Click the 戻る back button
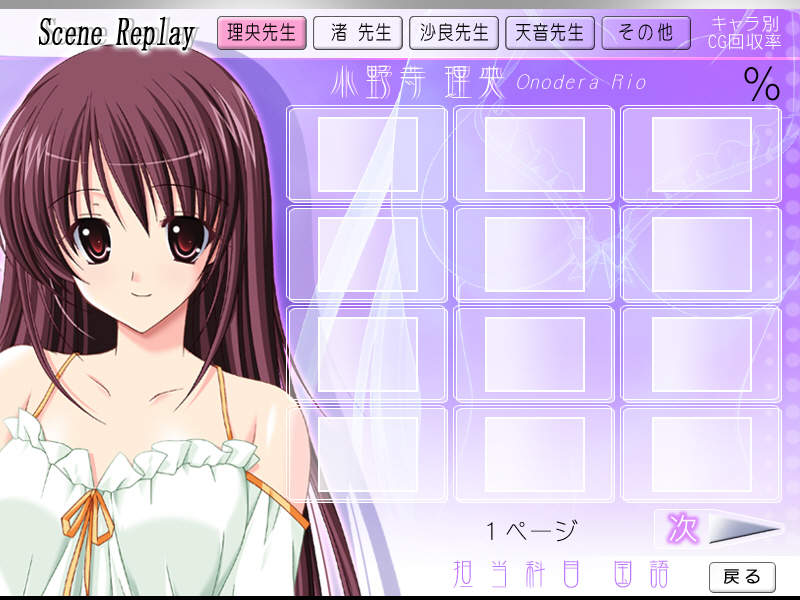 (742, 576)
